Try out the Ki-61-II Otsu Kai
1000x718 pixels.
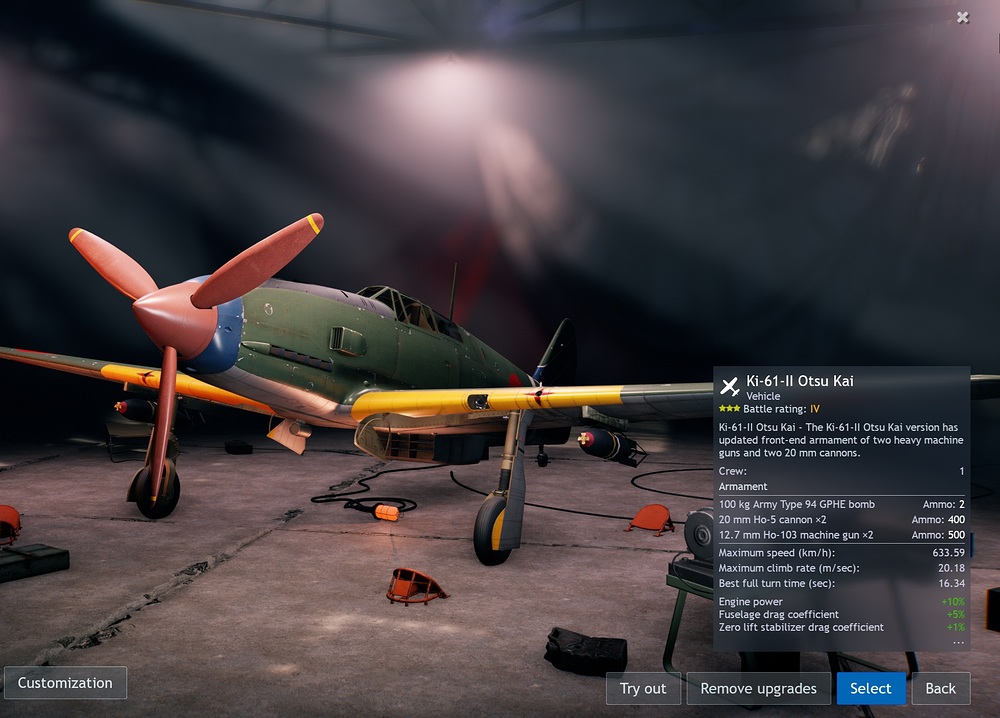[643, 688]
